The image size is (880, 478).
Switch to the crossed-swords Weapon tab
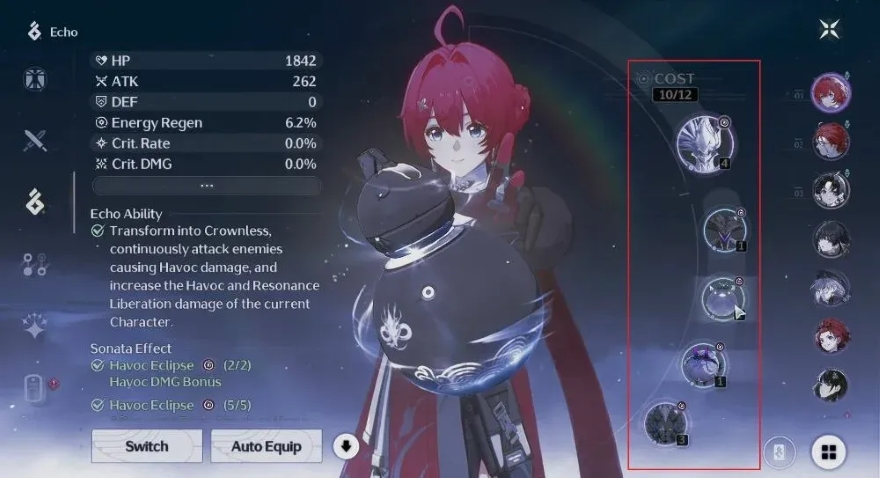click(x=35, y=140)
